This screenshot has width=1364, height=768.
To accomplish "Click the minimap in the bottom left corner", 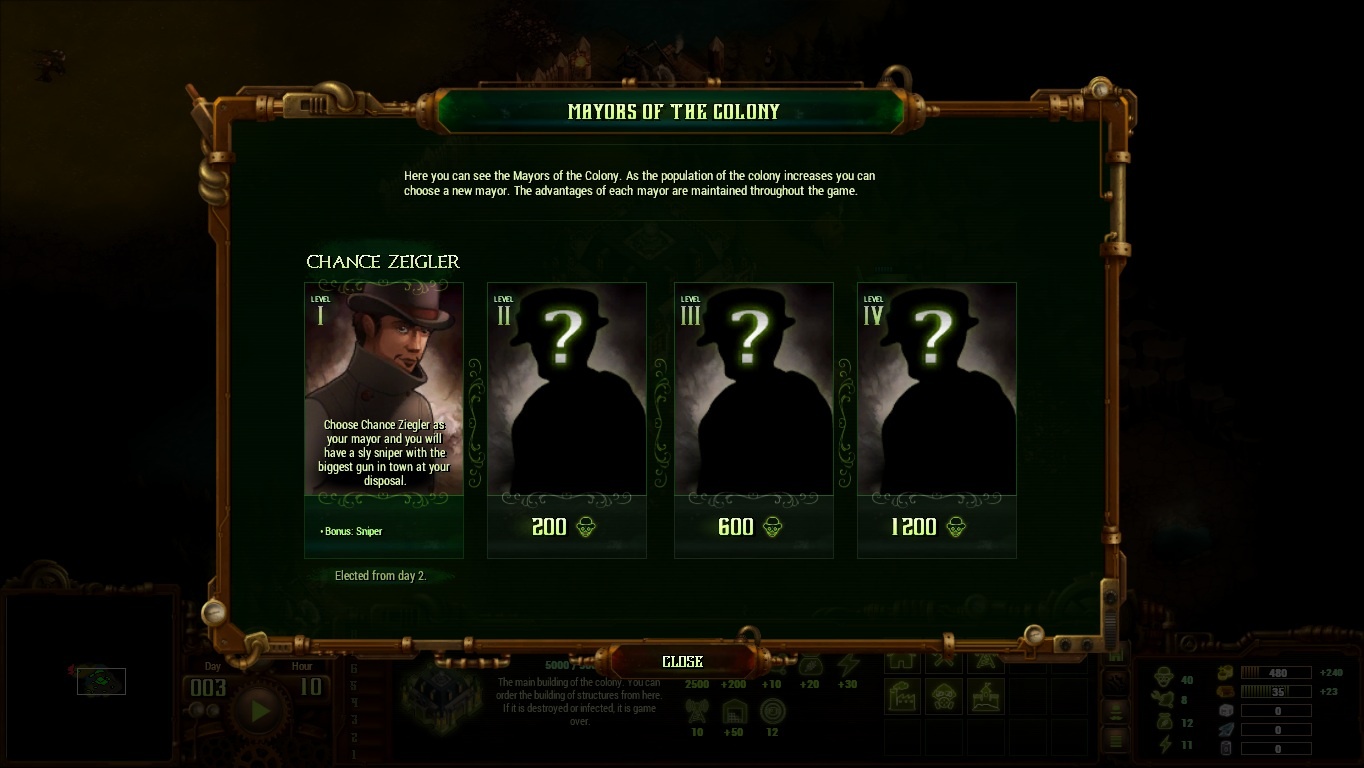I will pos(100,681).
